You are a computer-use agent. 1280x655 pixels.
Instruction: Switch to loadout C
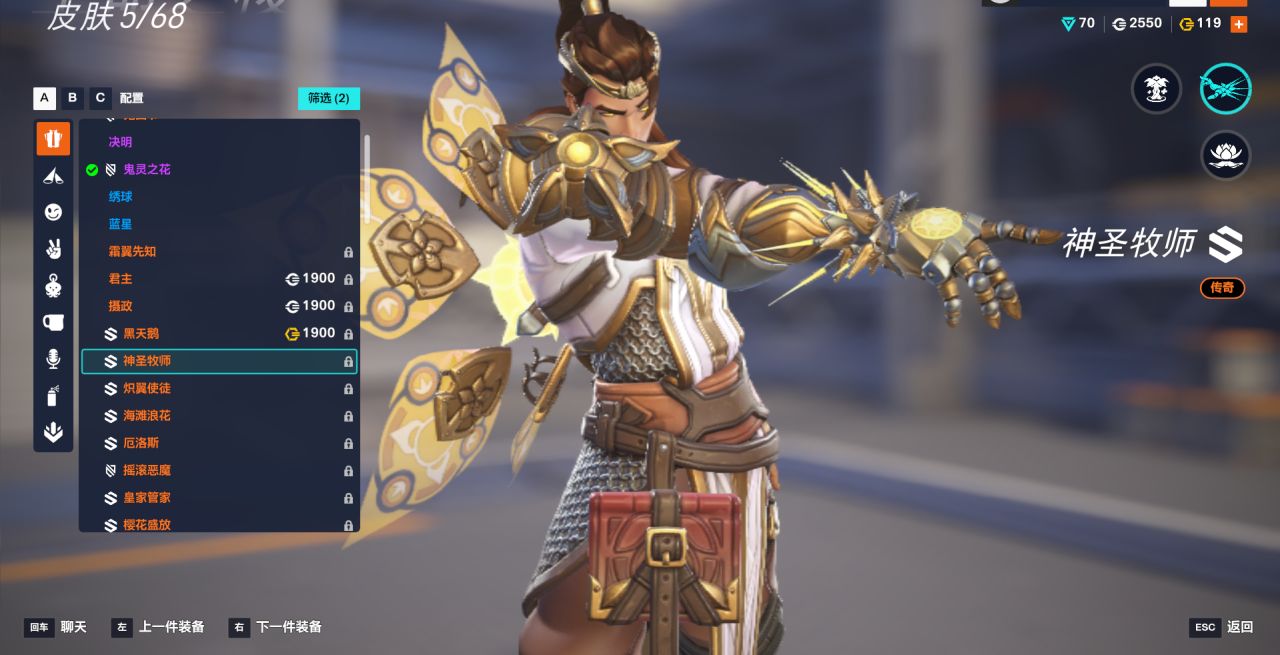pyautogui.click(x=100, y=98)
